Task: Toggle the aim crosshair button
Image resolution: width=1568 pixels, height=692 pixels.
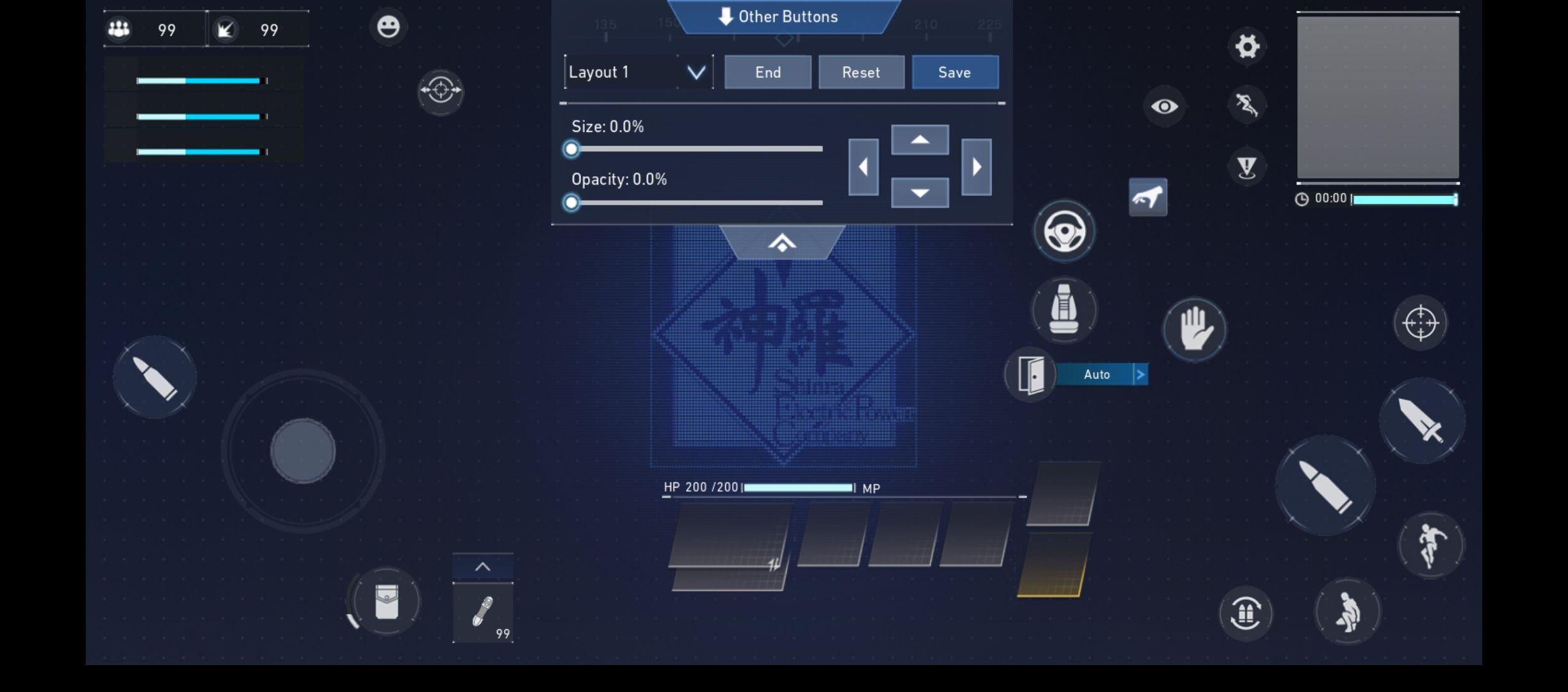Action: pyautogui.click(x=1420, y=323)
